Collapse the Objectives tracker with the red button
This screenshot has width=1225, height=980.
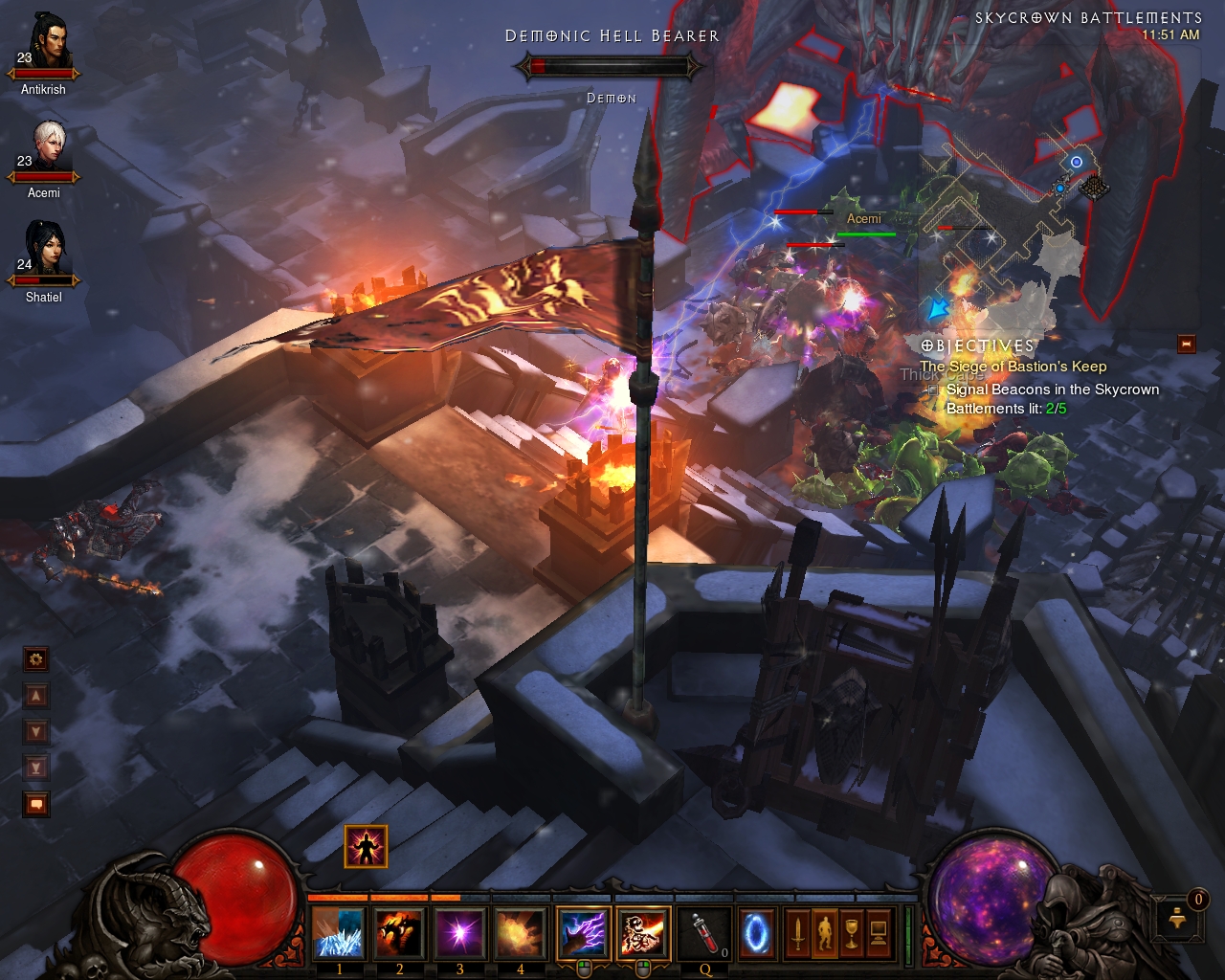coord(1187,345)
